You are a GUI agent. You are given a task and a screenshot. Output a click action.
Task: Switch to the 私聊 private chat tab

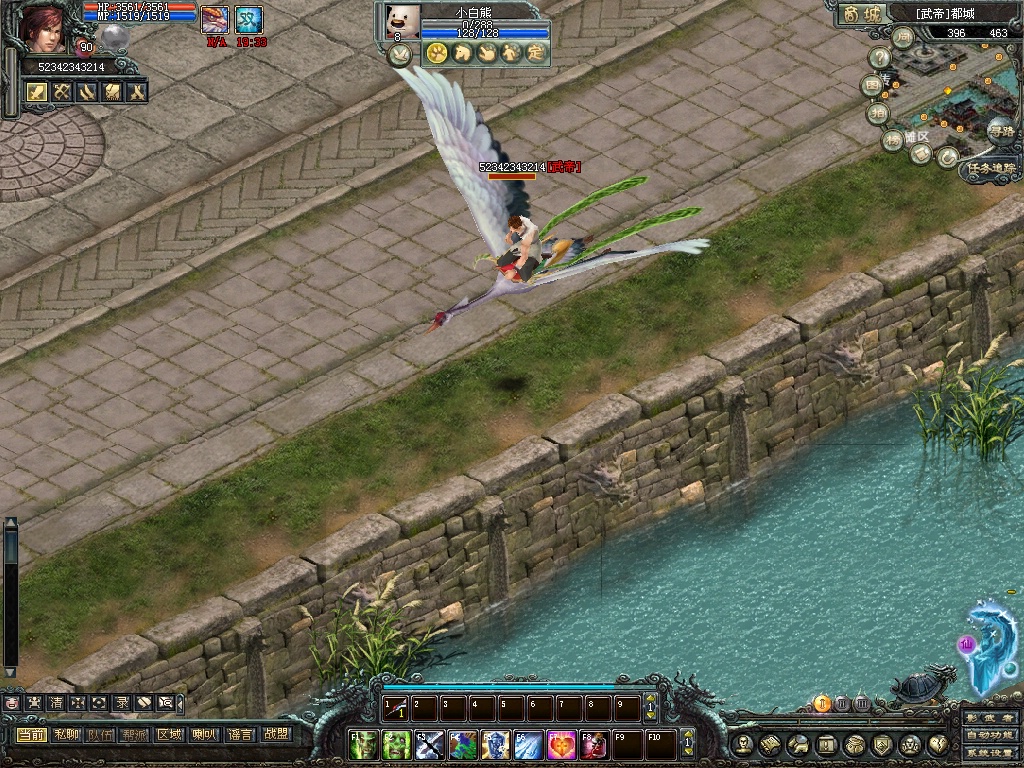67,735
